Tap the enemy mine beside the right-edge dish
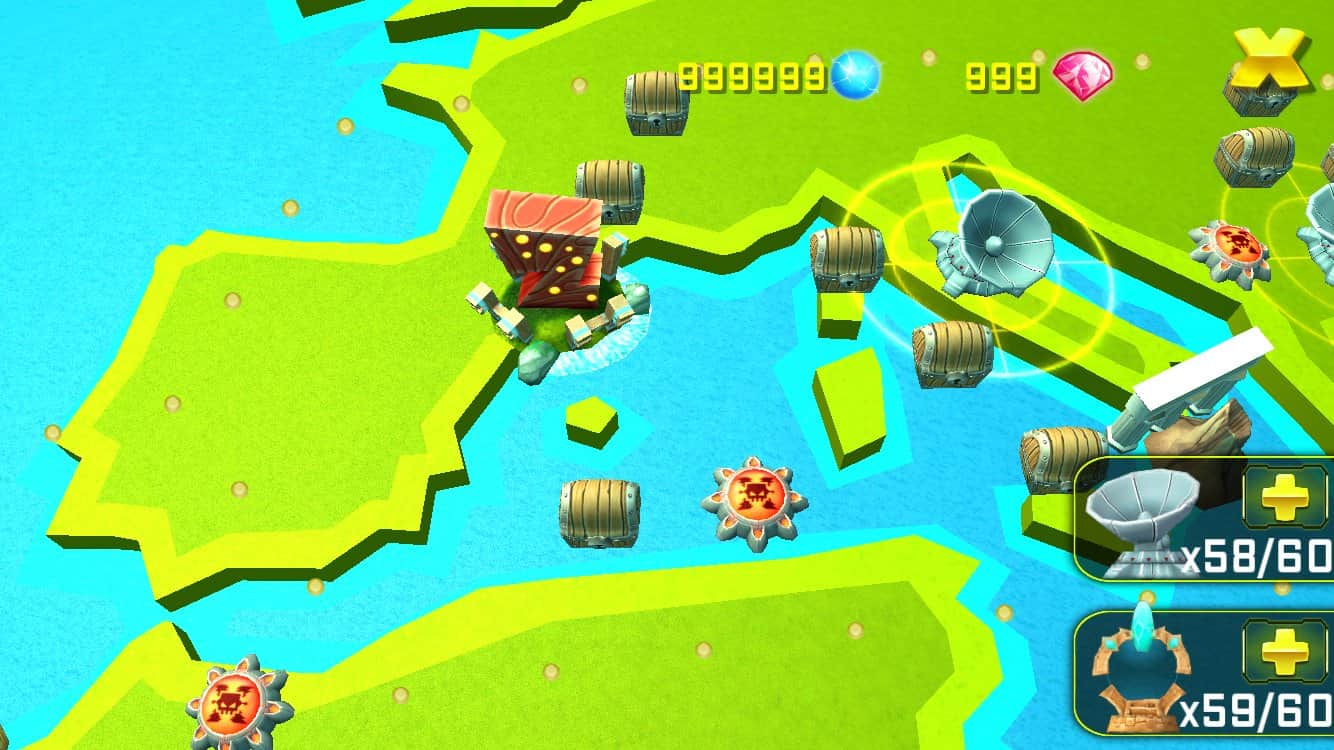This screenshot has height=750, width=1334. pos(1237,245)
